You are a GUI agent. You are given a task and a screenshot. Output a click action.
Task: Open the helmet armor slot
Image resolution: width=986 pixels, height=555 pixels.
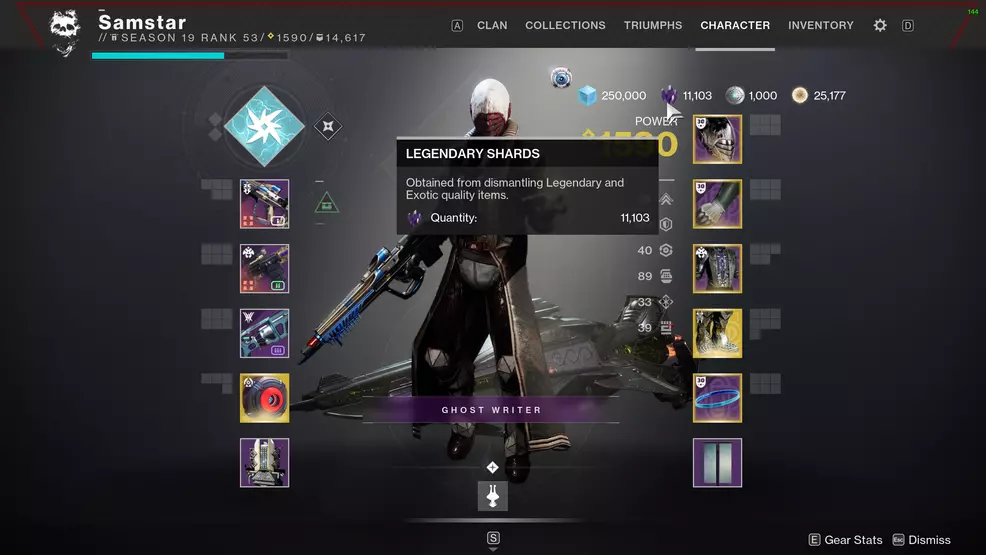point(717,139)
